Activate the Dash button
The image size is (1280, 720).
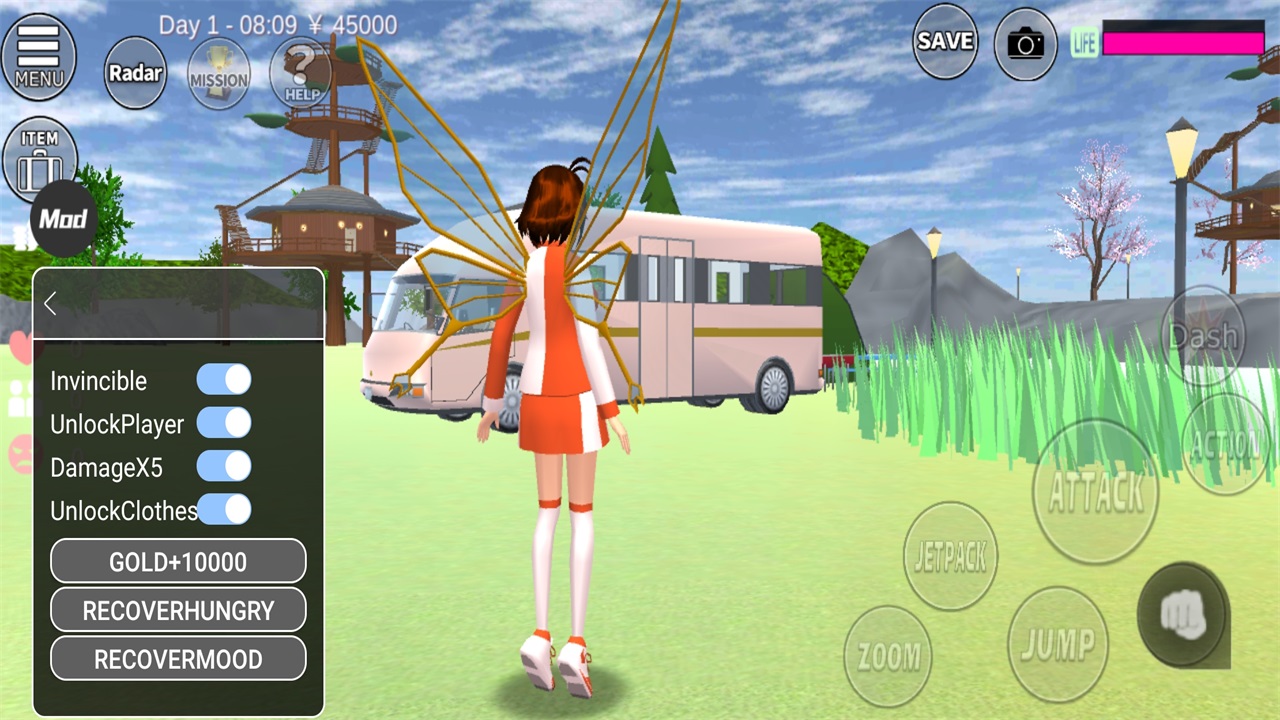coord(1203,336)
